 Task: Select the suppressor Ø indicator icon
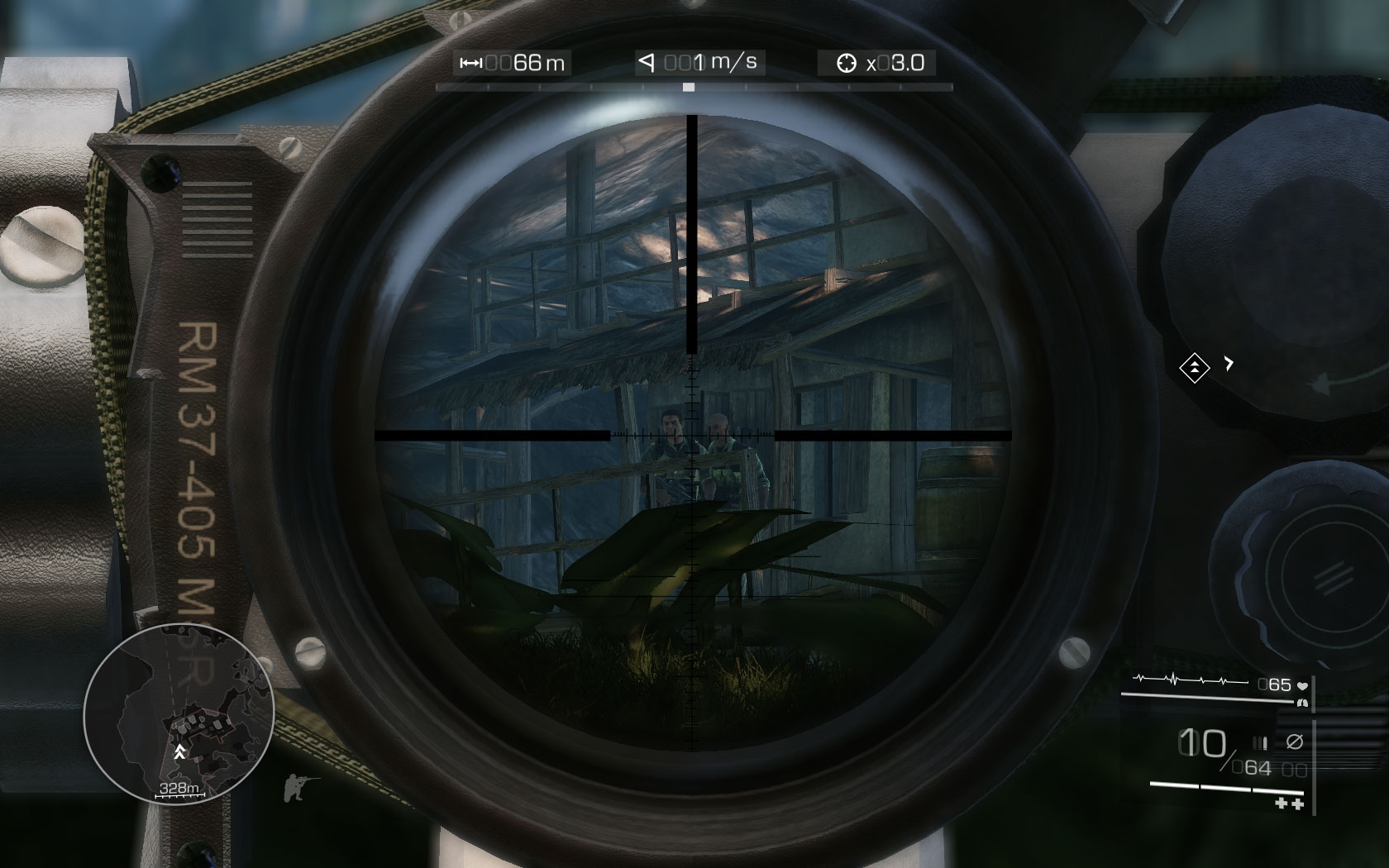[x=1295, y=741]
